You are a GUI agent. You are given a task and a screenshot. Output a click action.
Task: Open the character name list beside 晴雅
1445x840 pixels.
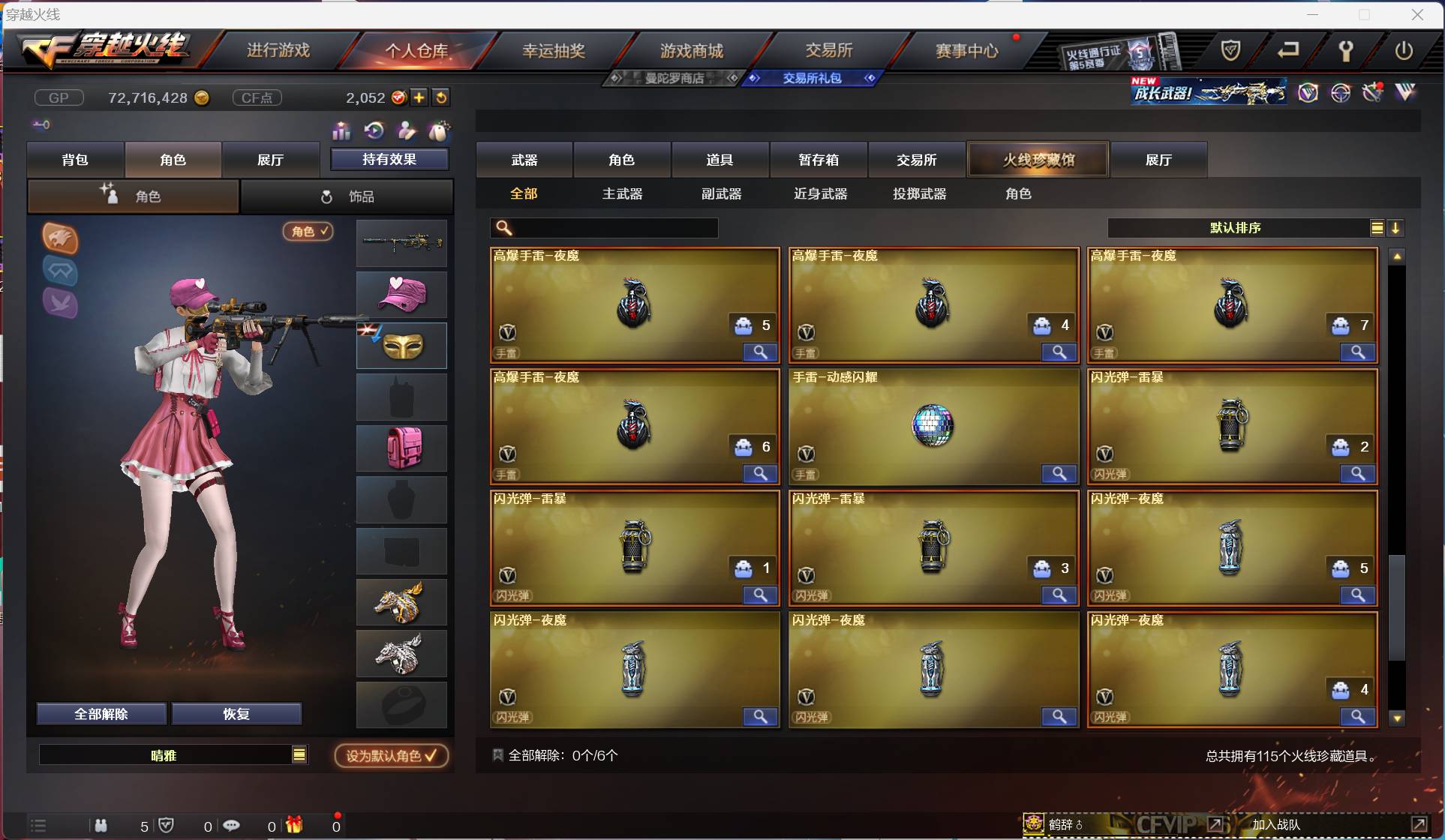(x=299, y=755)
